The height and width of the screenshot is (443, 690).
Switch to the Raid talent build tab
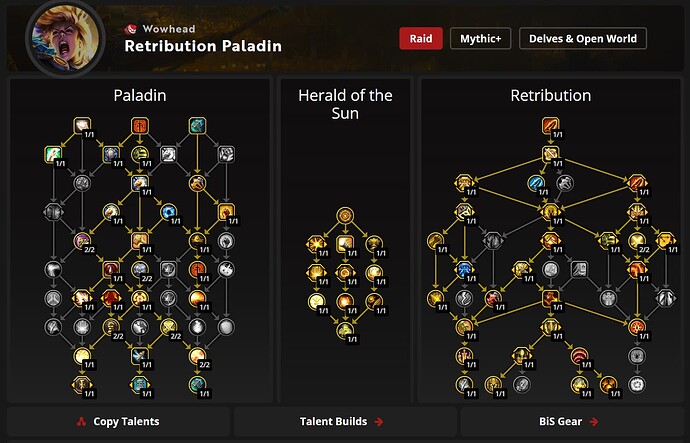(x=420, y=39)
